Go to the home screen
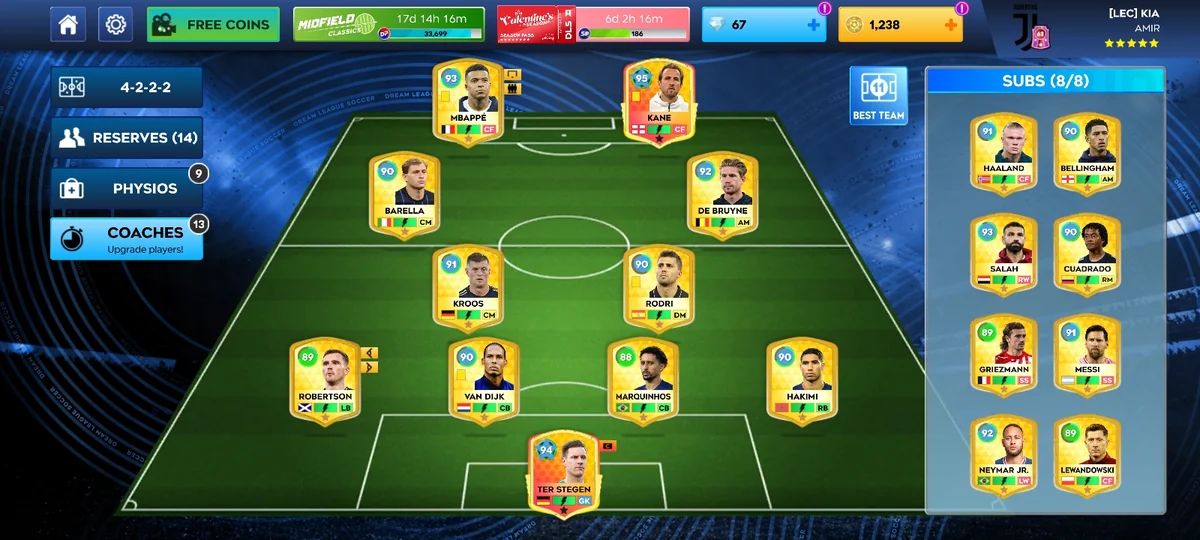The width and height of the screenshot is (1200, 540). coord(68,24)
